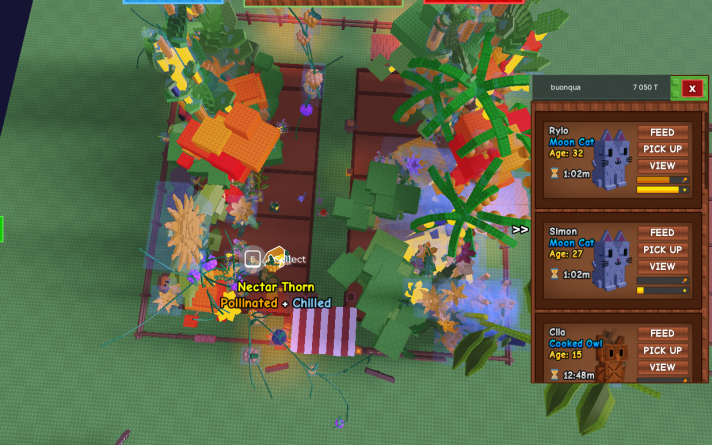Pick up Simon the Moon Cat
The width and height of the screenshot is (712, 445).
click(x=662, y=250)
